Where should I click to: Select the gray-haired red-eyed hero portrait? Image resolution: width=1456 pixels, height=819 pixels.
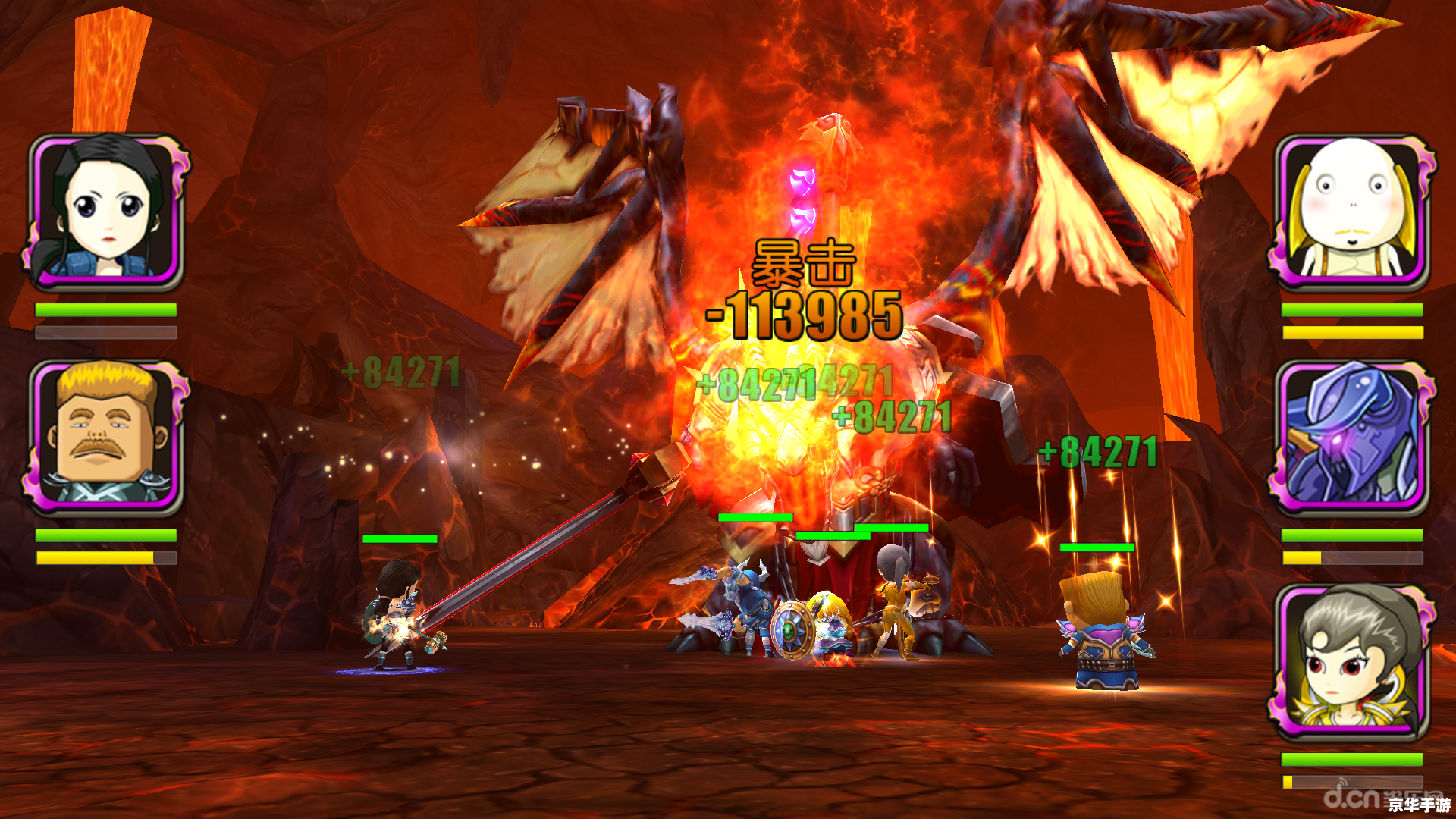pyautogui.click(x=1352, y=661)
